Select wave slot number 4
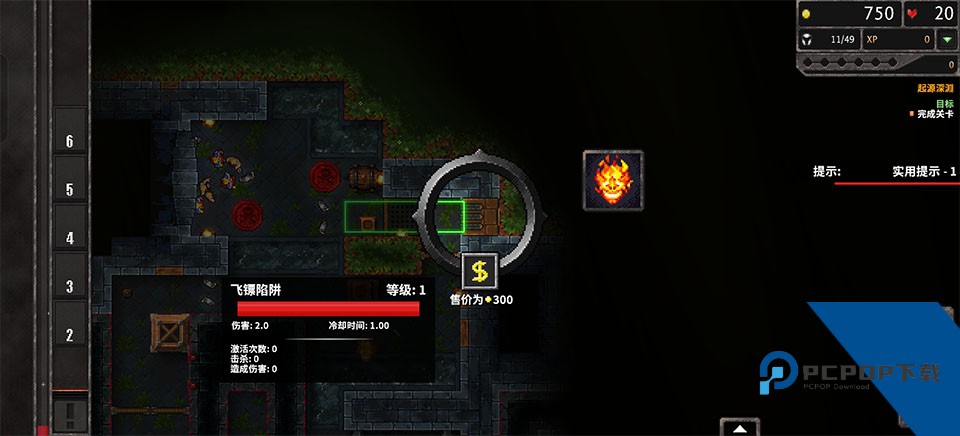 tap(70, 238)
